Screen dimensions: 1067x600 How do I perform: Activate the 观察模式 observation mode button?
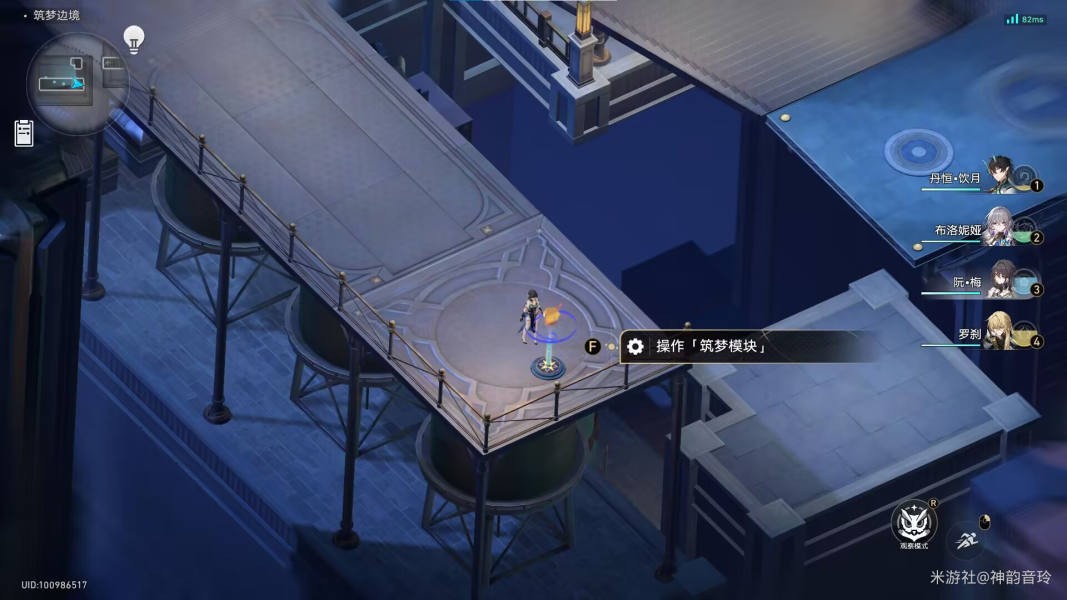(914, 523)
